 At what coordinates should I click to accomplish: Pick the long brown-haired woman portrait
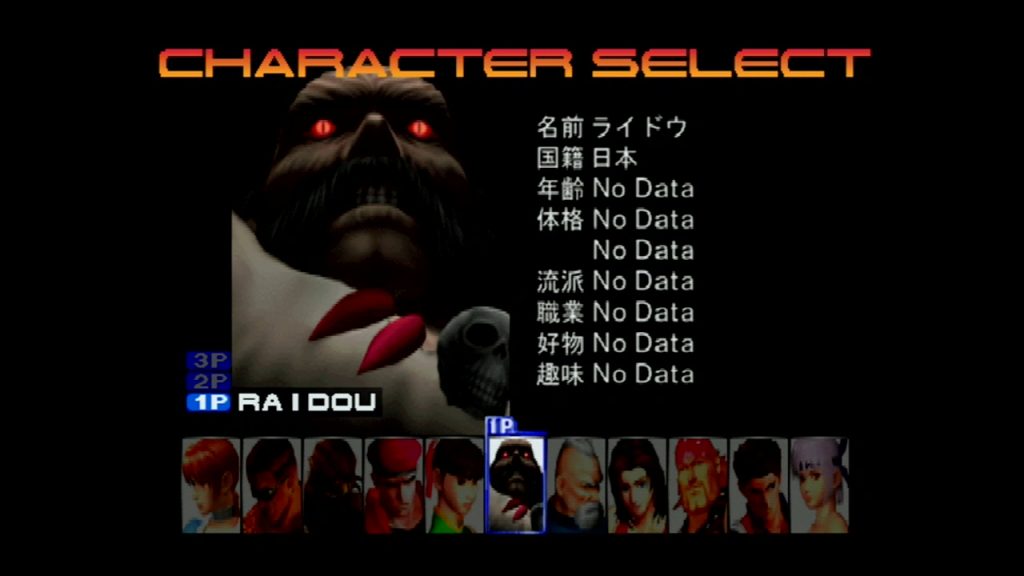pos(637,485)
